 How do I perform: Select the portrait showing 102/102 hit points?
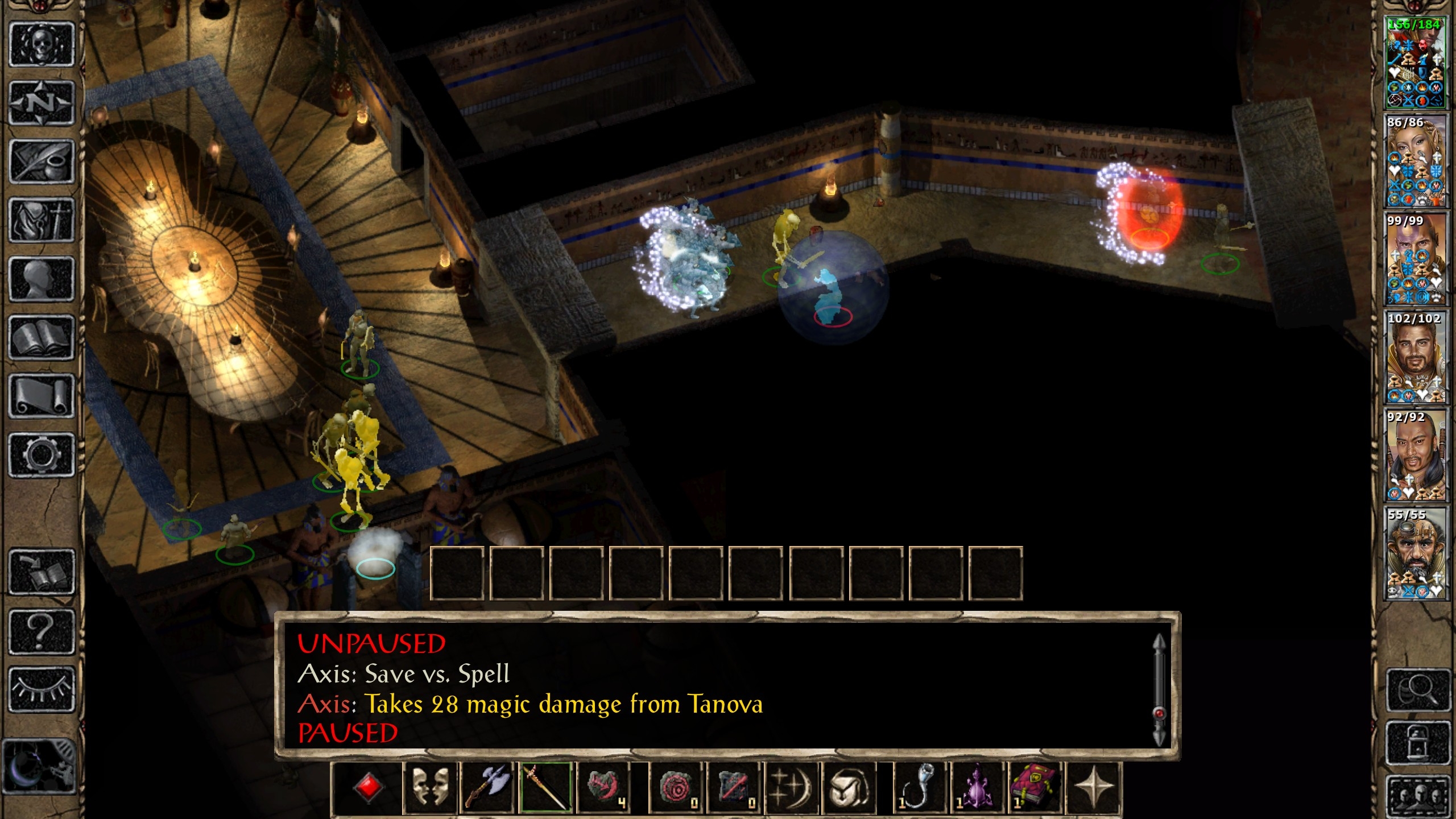(1415, 357)
